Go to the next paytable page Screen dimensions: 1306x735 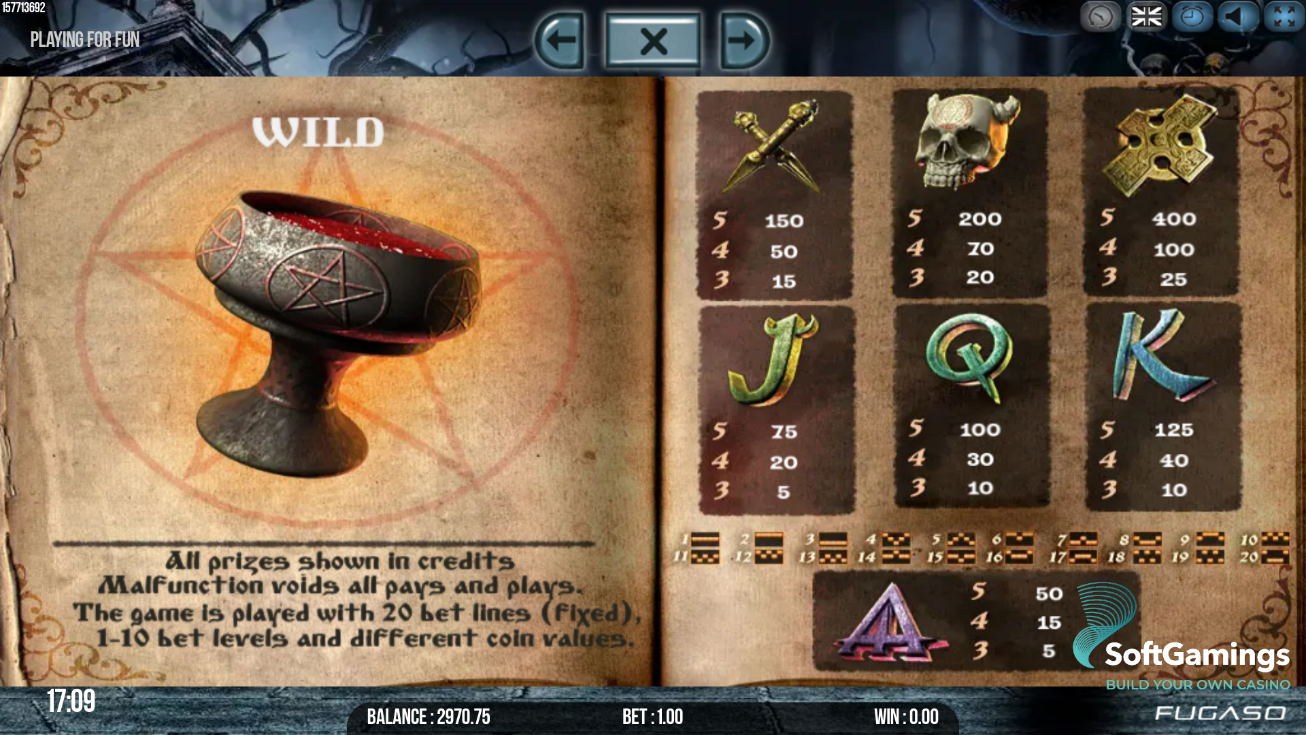pos(745,41)
